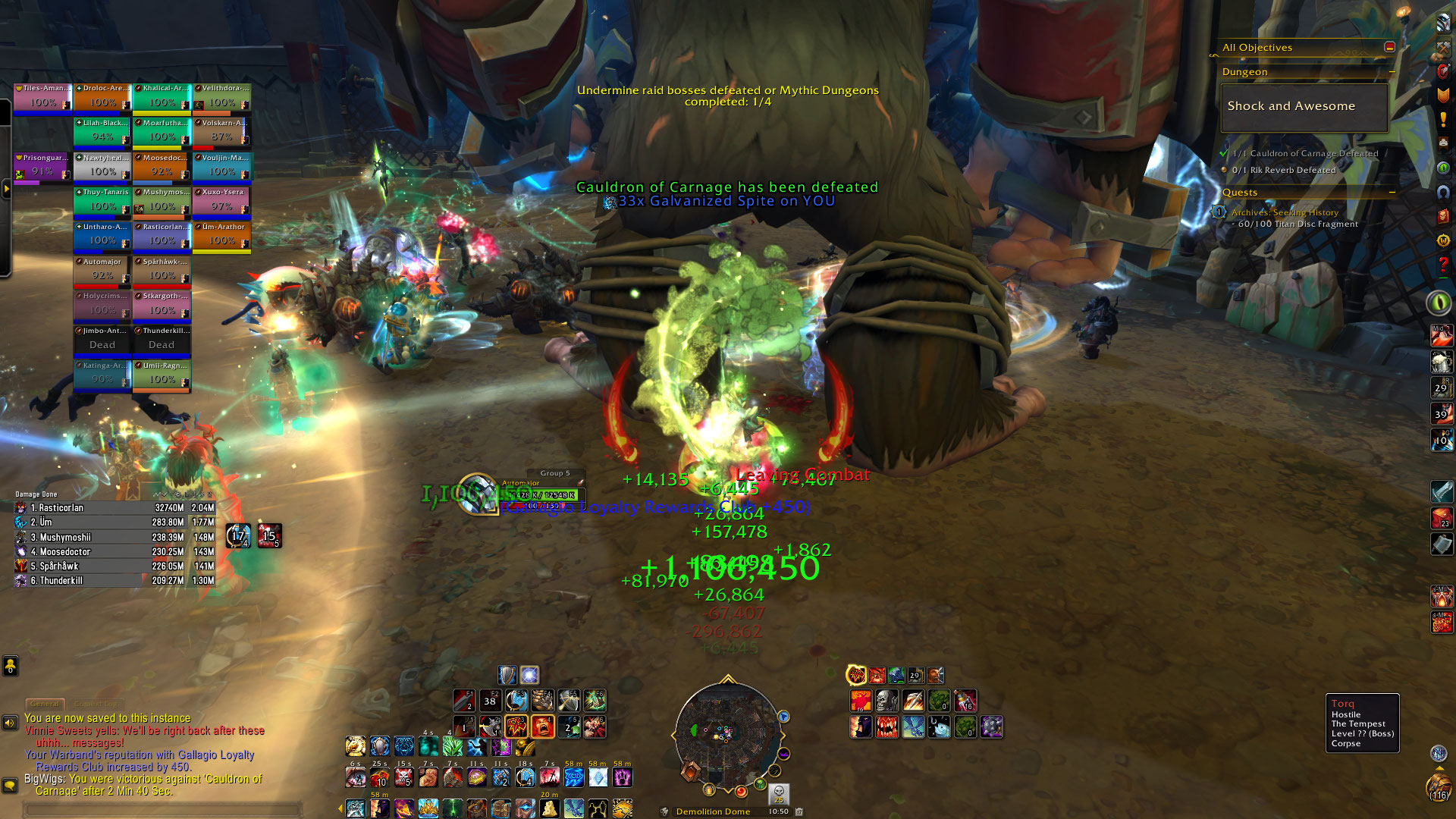Expand the side panel arrow on the left edge
Viewport: 1456px width, 819px height.
point(6,188)
